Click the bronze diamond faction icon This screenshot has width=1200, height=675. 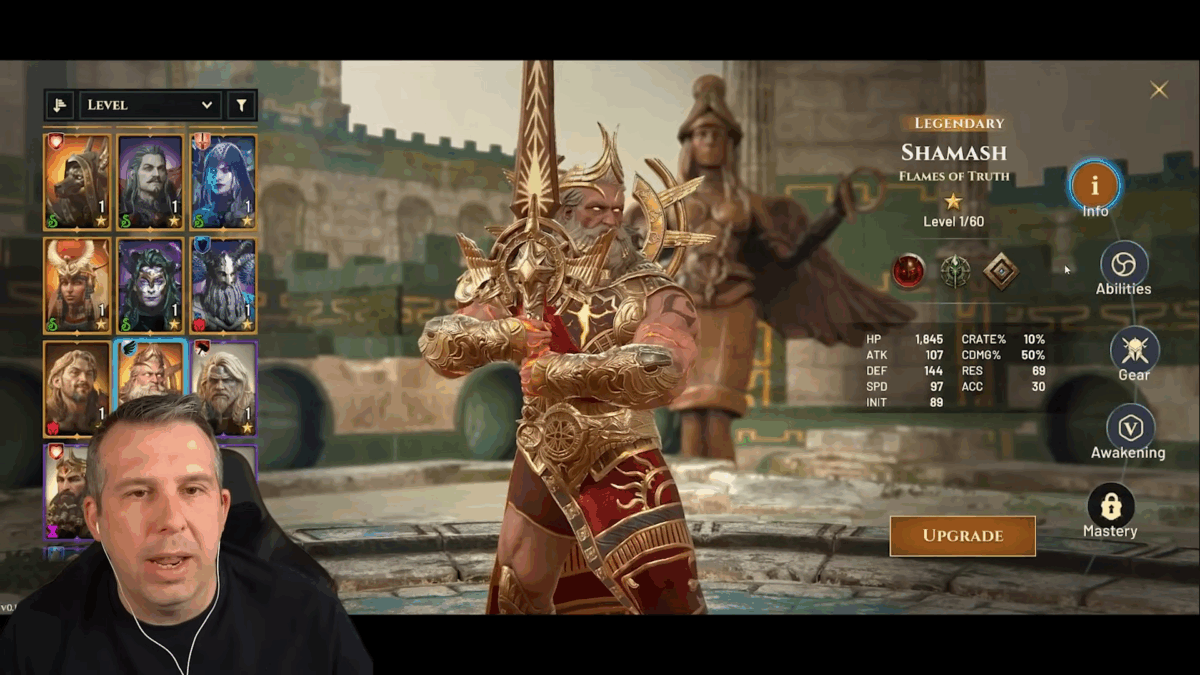coord(1001,271)
